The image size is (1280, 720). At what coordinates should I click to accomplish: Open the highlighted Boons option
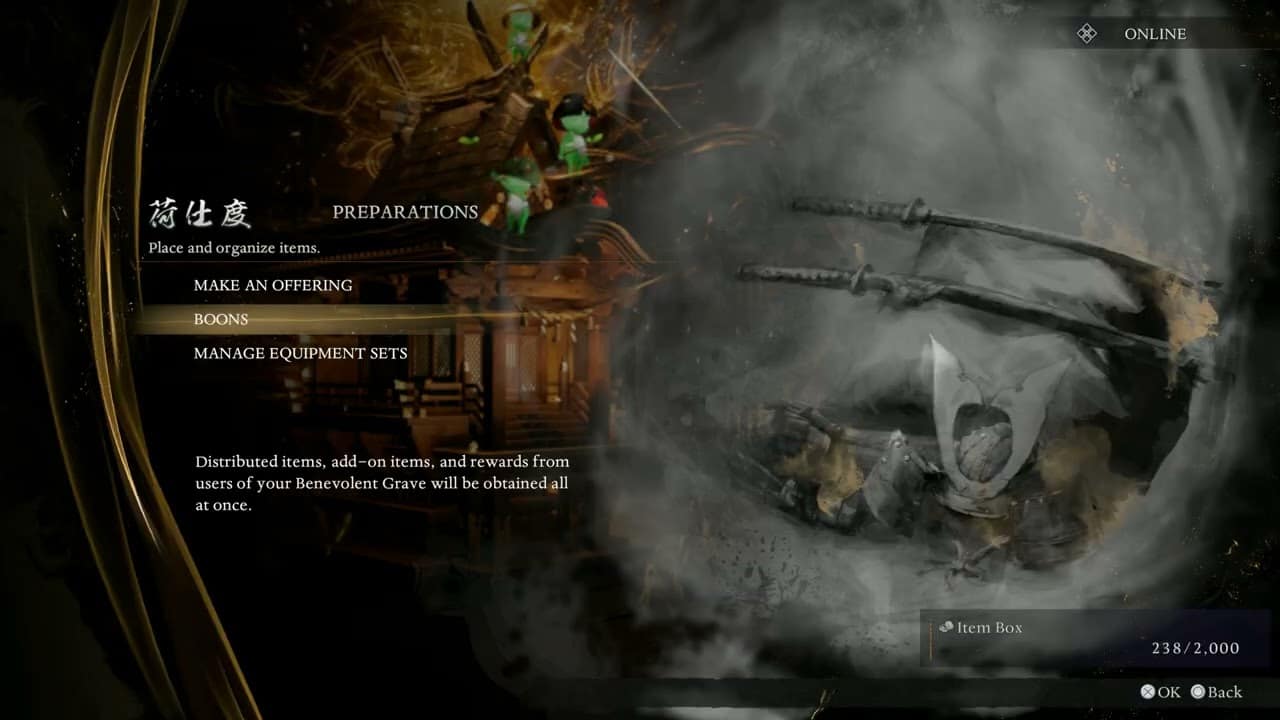click(x=221, y=319)
